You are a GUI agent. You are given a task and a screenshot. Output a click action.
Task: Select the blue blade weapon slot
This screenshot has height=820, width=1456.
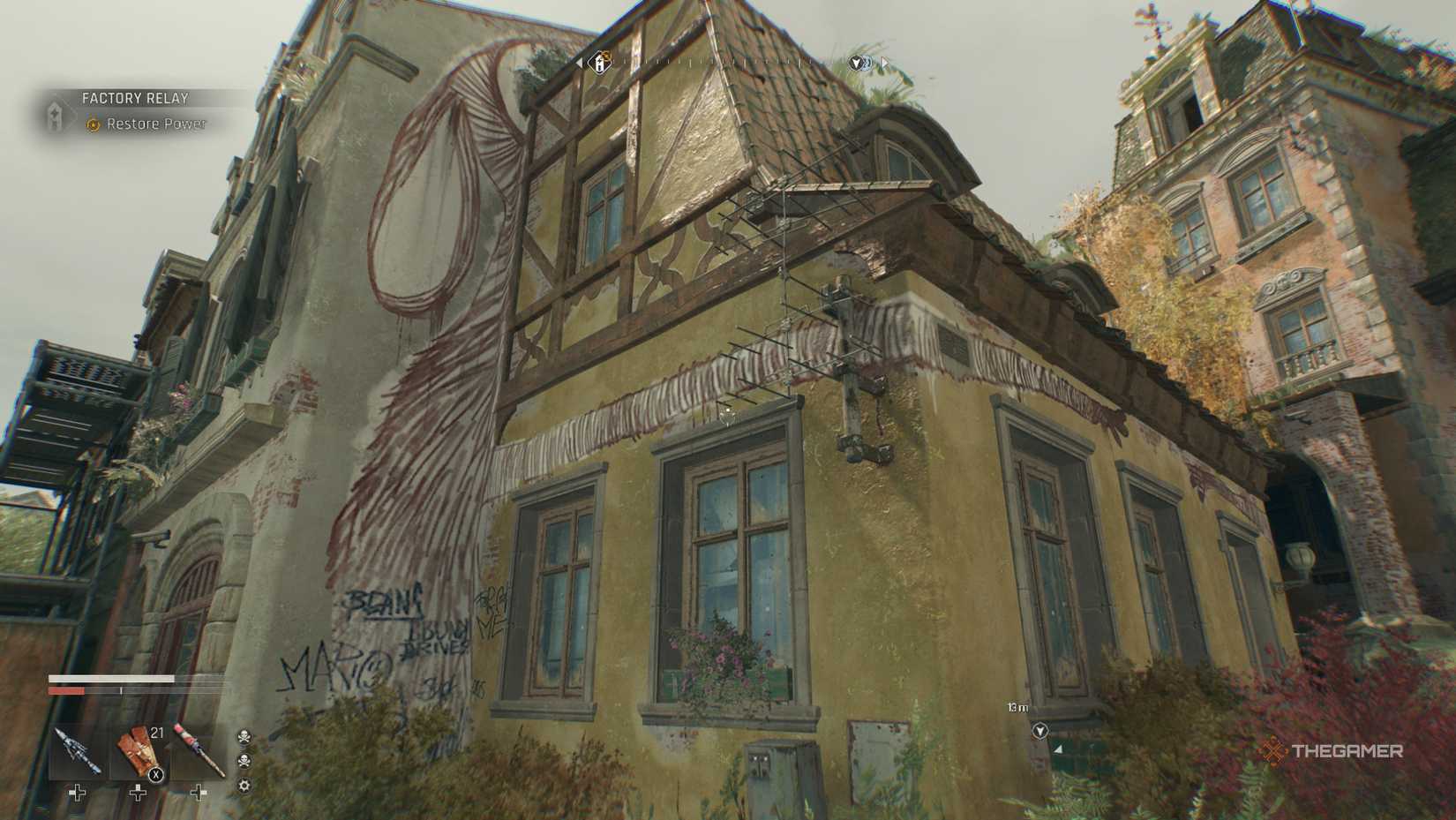click(79, 750)
